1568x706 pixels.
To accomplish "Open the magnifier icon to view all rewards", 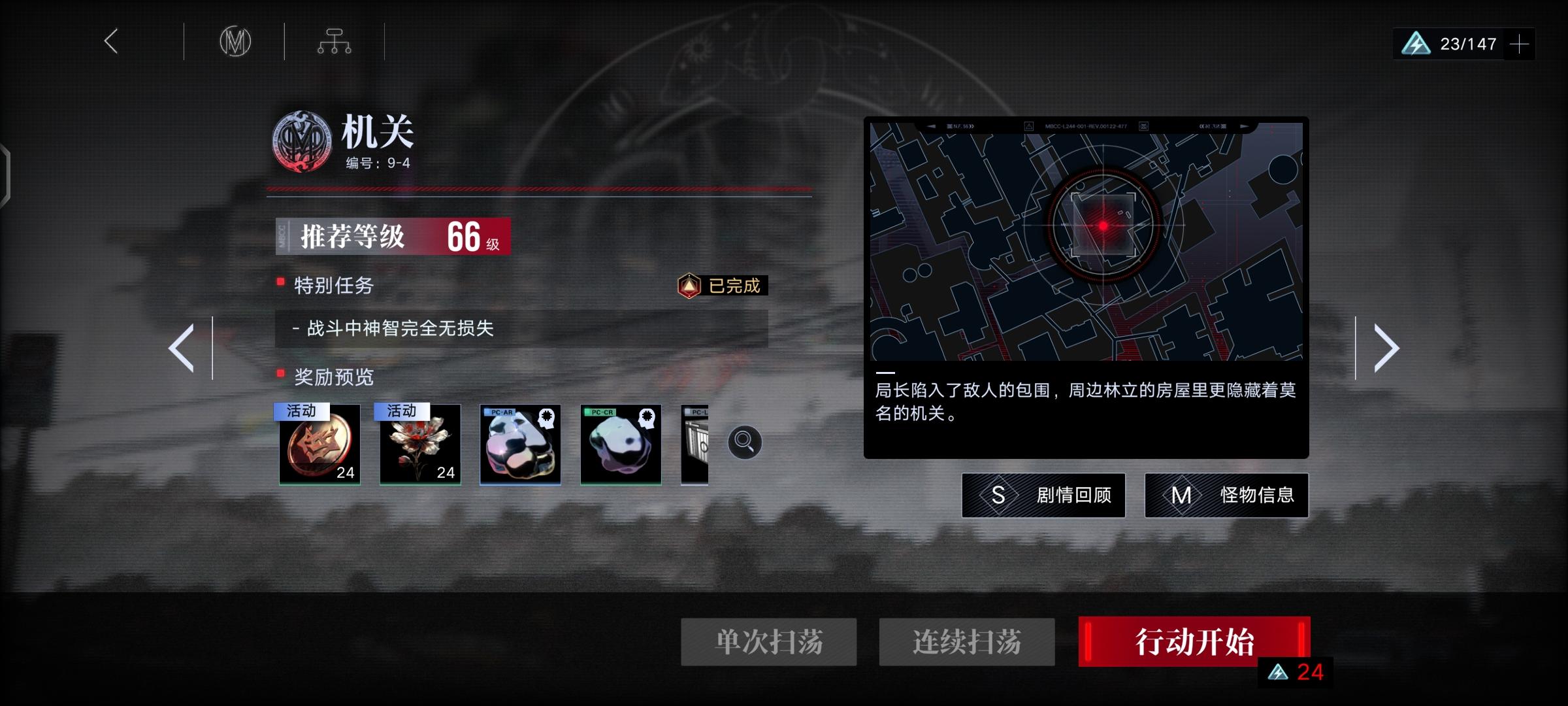I will coord(743,441).
